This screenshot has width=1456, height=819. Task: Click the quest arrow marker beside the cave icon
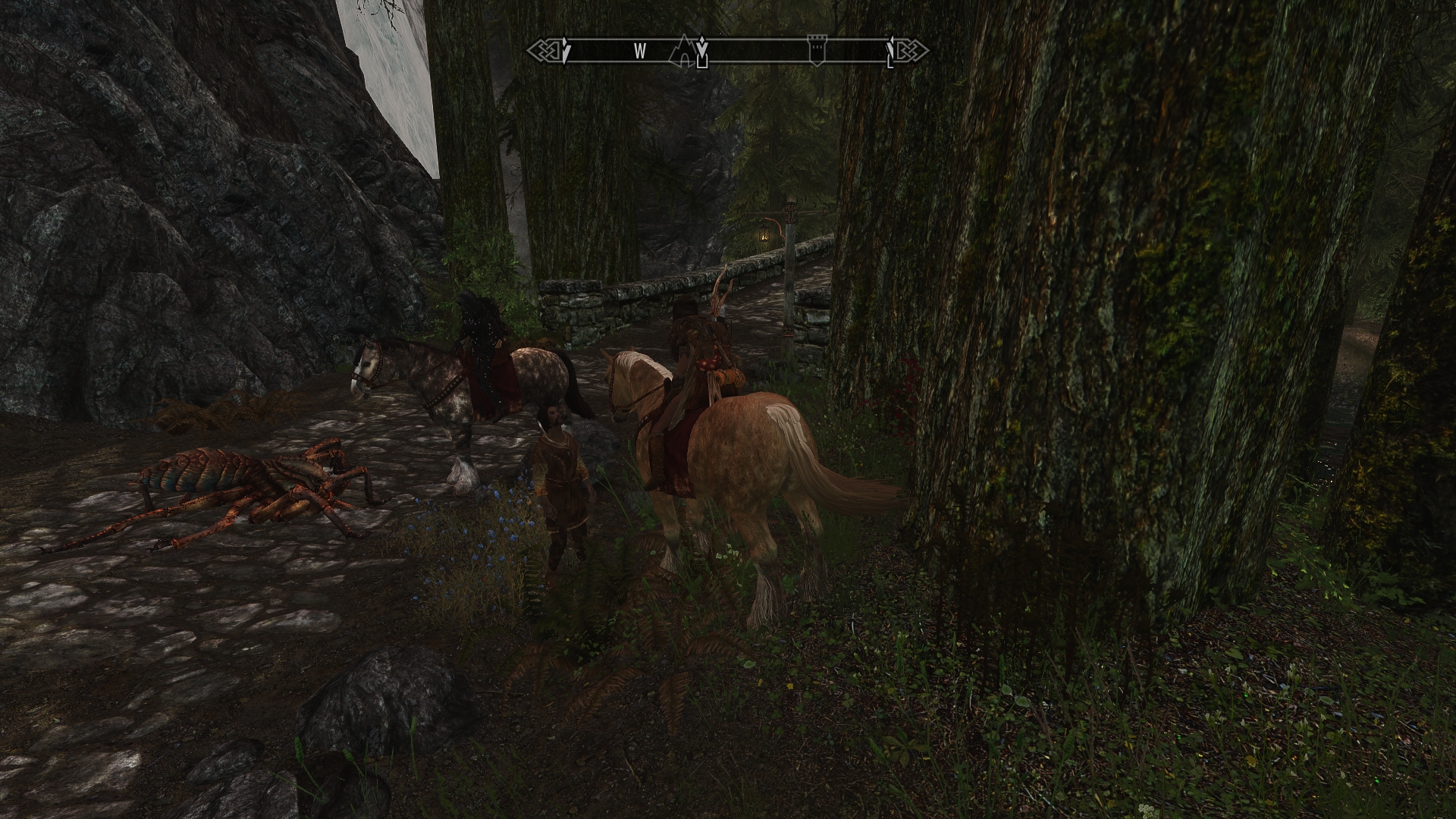tap(703, 51)
